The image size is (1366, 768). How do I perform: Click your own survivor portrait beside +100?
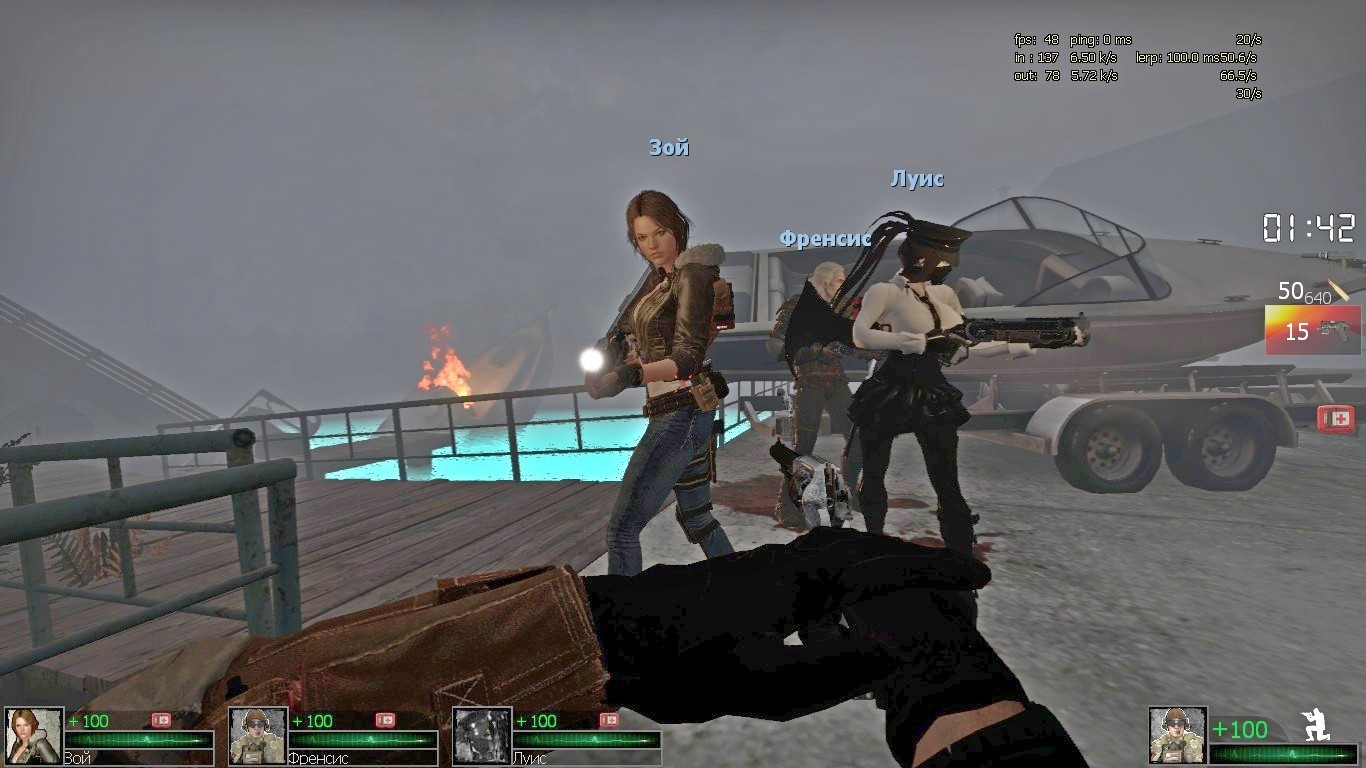(x=1177, y=735)
